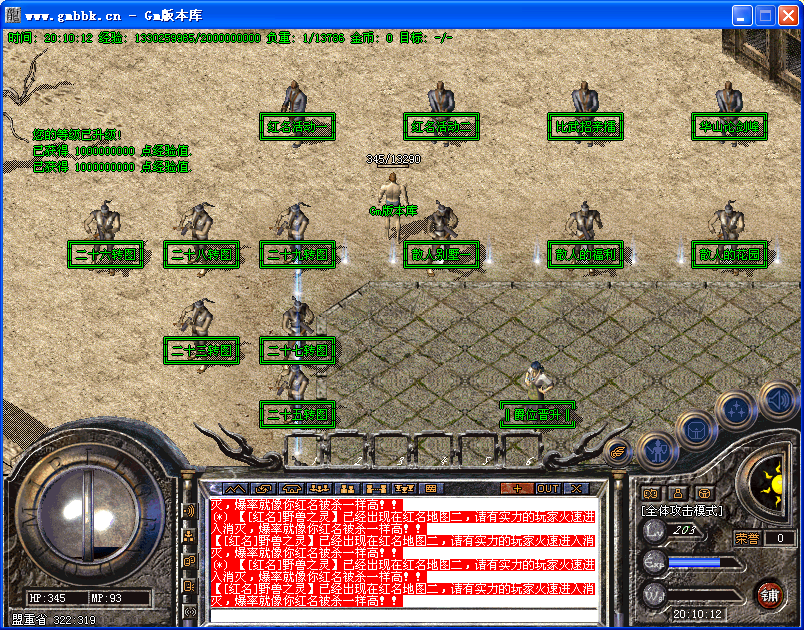Open the bag inventory round button
Viewport: 804px width, 630px height.
click(696, 429)
